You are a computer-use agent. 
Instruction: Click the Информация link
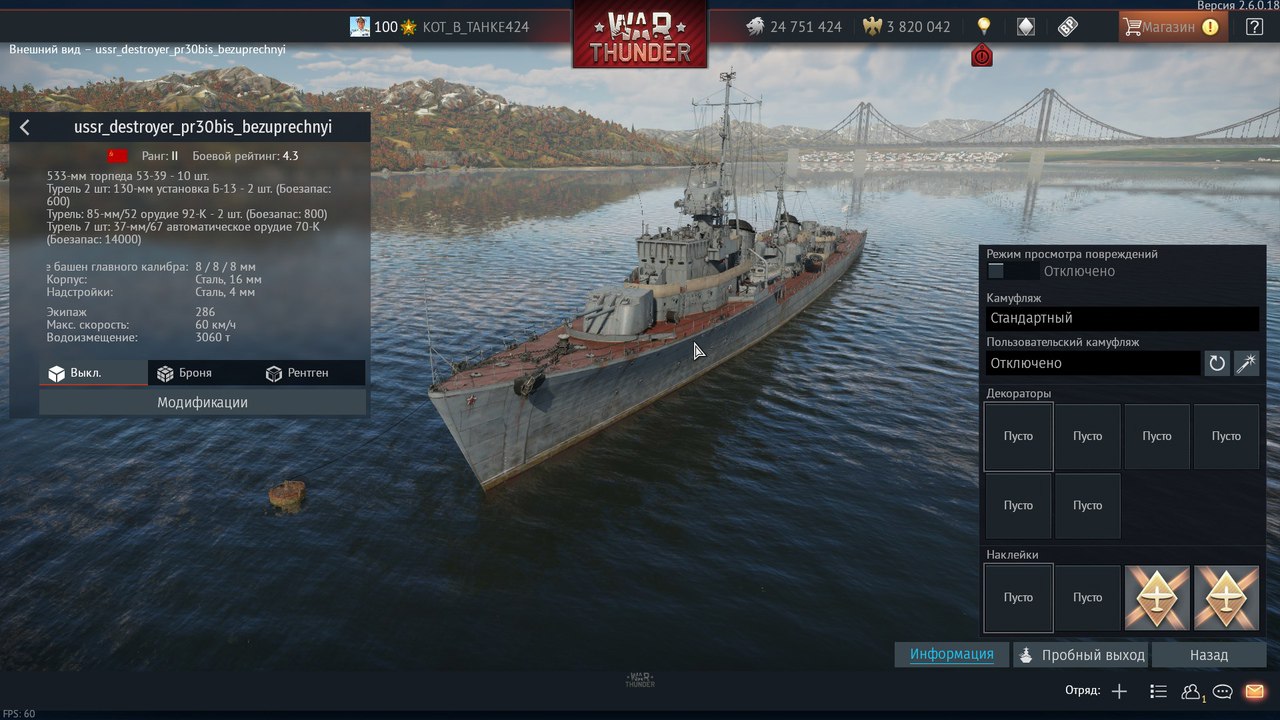point(951,654)
